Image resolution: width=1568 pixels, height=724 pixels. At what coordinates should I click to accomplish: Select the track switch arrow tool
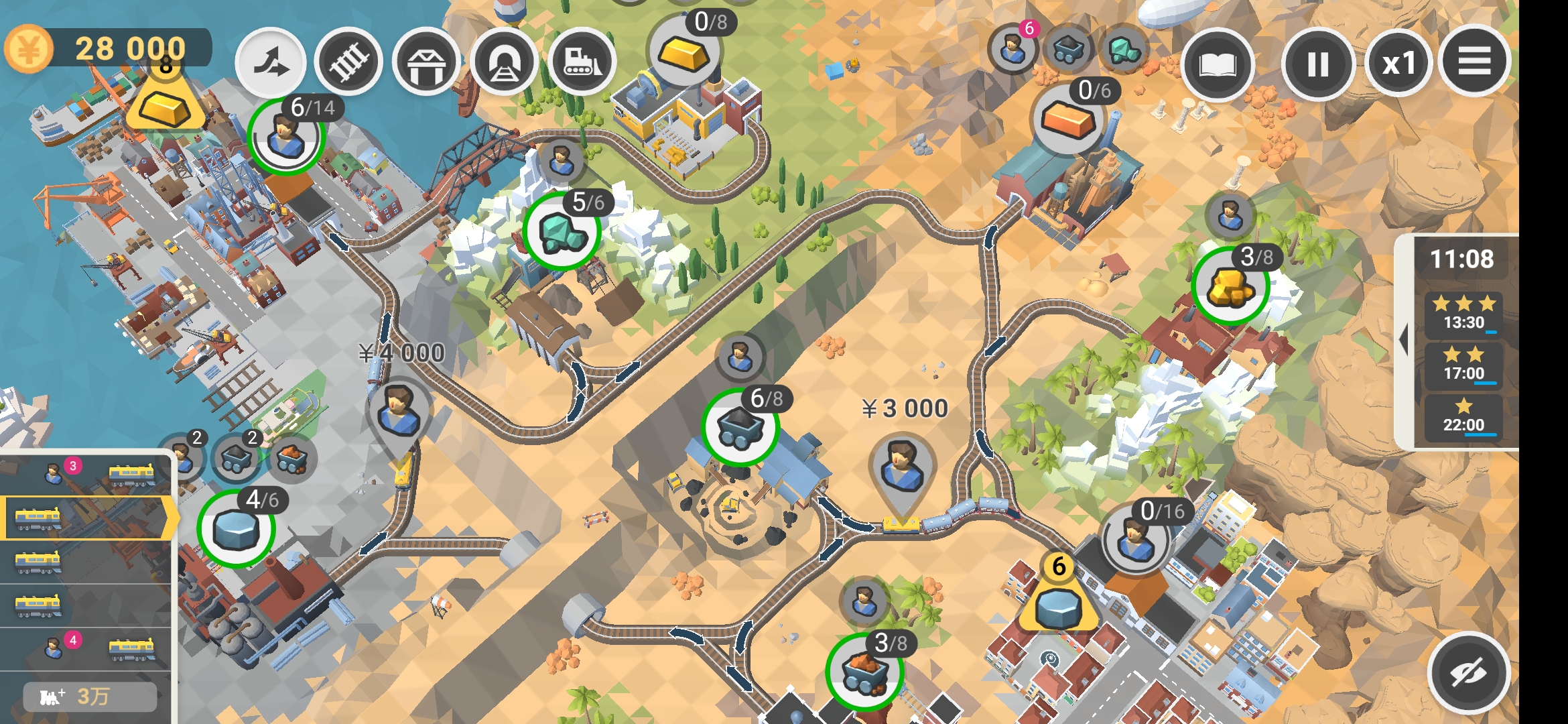coord(271,63)
